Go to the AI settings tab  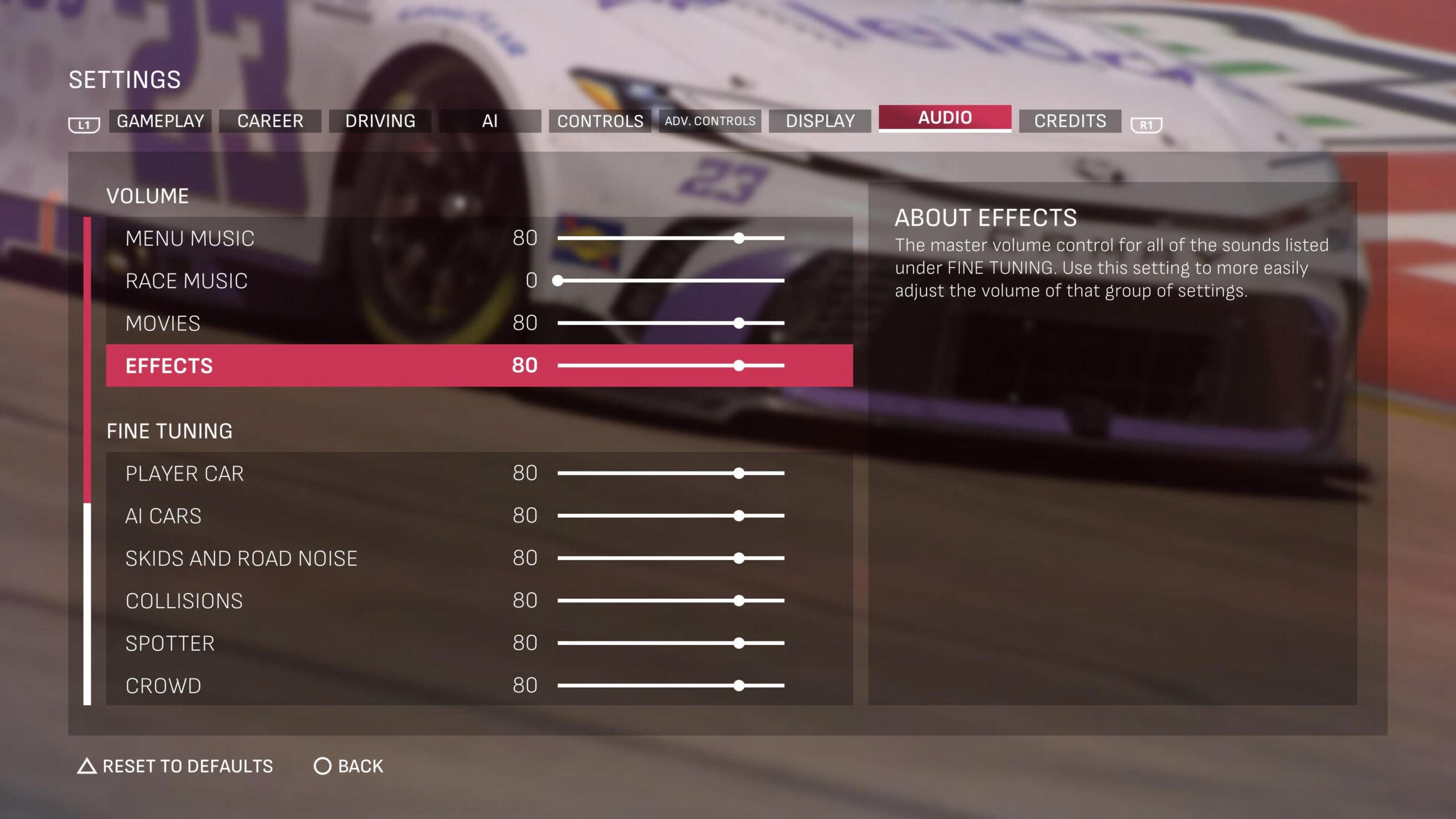tap(490, 121)
